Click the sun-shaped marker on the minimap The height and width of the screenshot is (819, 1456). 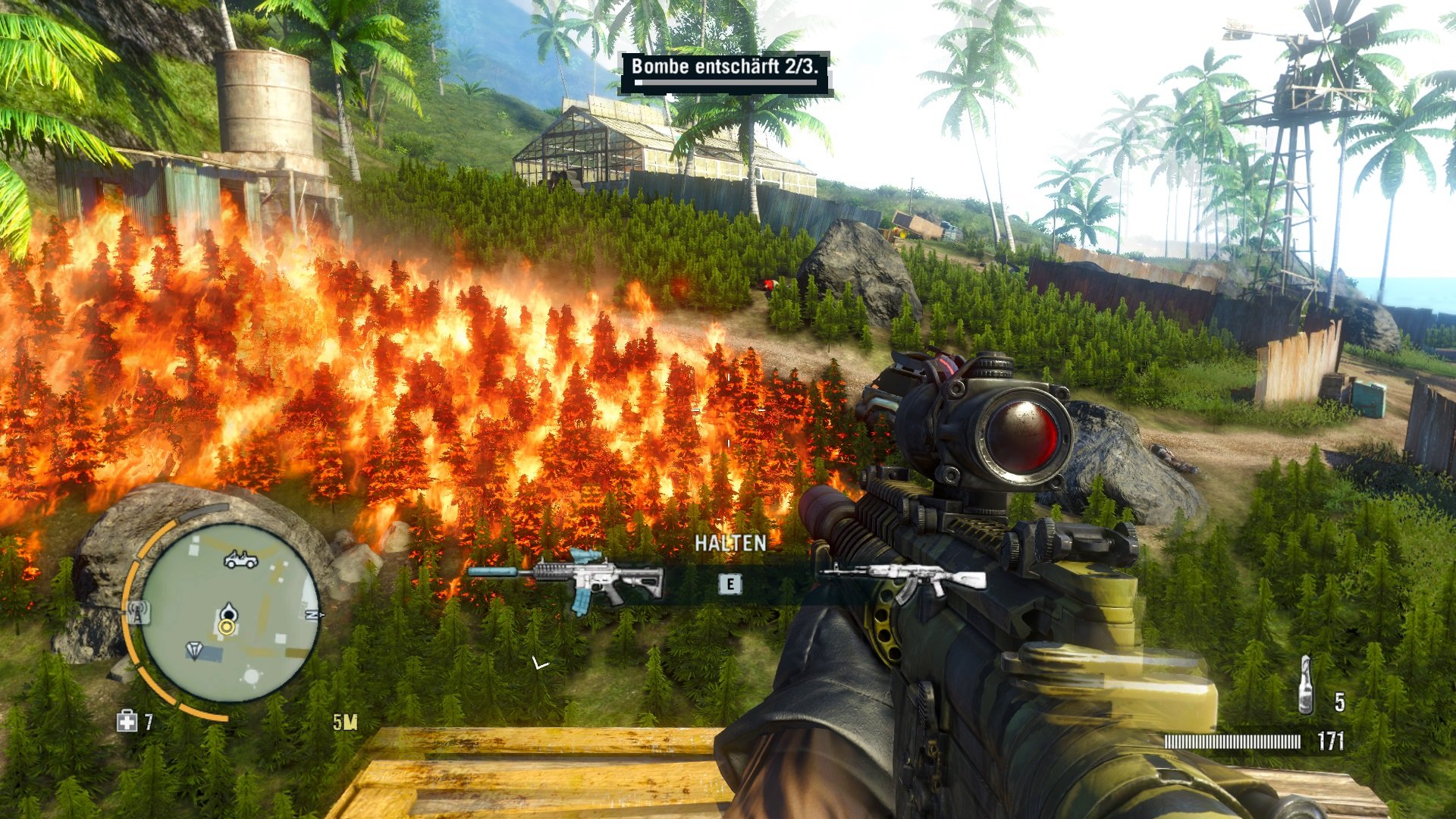click(x=252, y=676)
